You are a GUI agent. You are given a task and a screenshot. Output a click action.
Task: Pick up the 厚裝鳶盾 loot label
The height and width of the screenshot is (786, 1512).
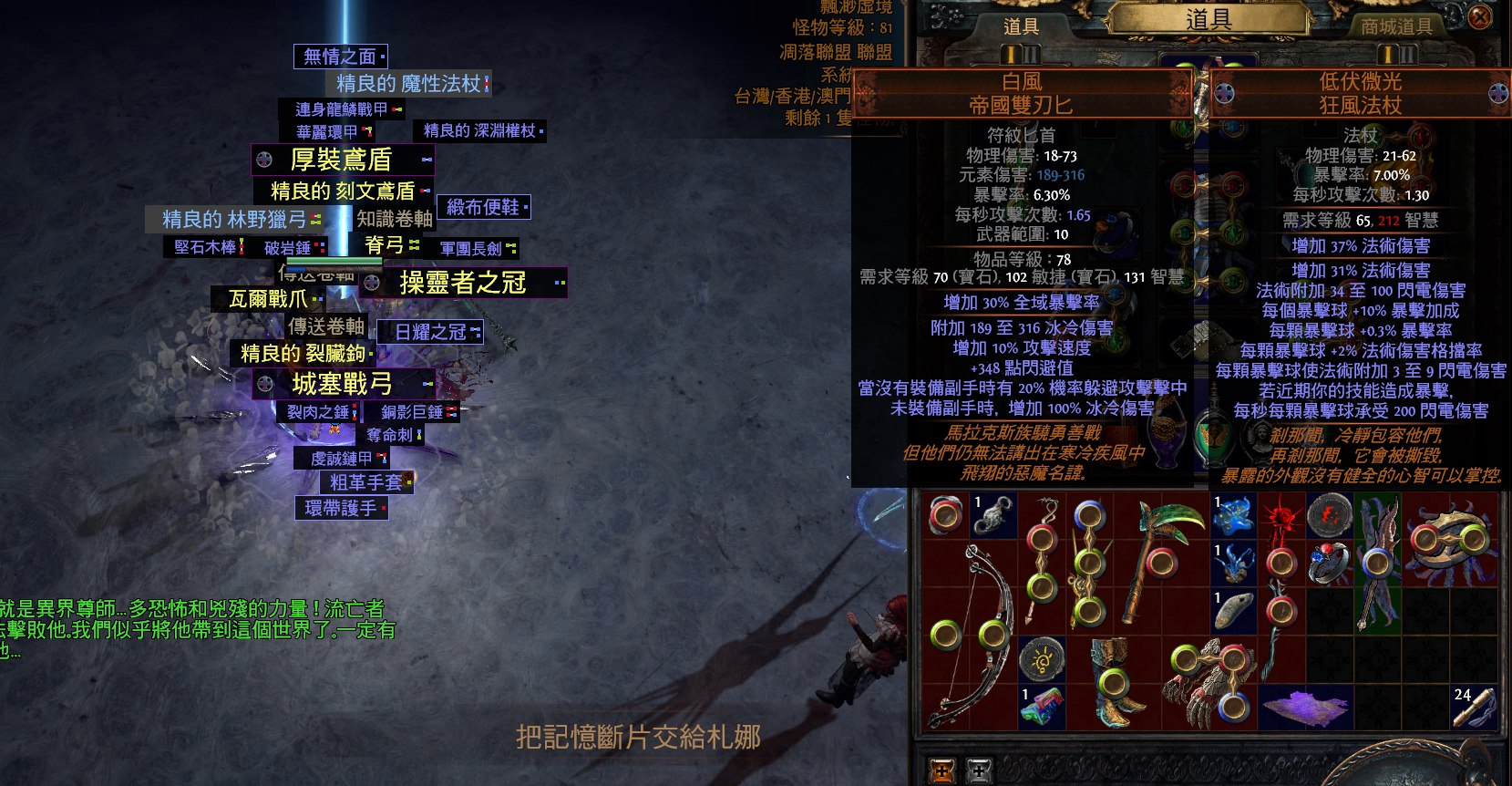coord(341,160)
